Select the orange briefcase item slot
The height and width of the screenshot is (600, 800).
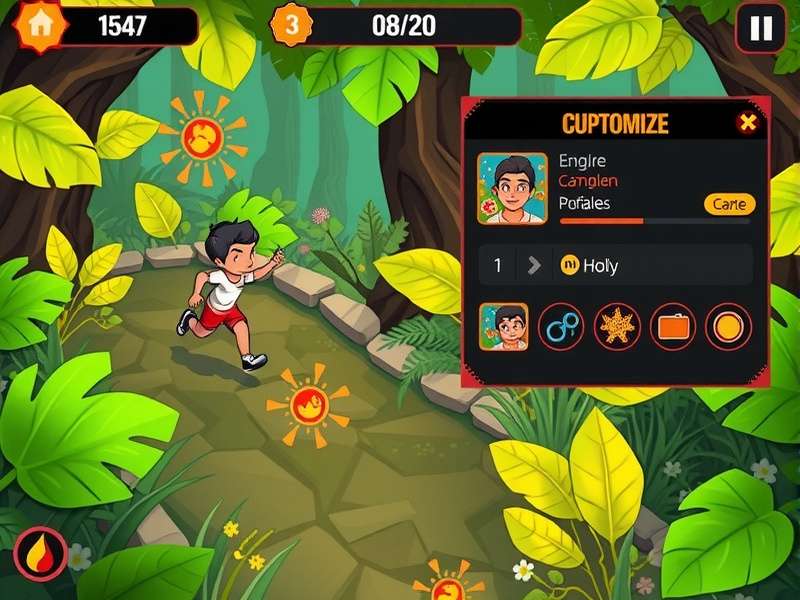pyautogui.click(x=672, y=326)
